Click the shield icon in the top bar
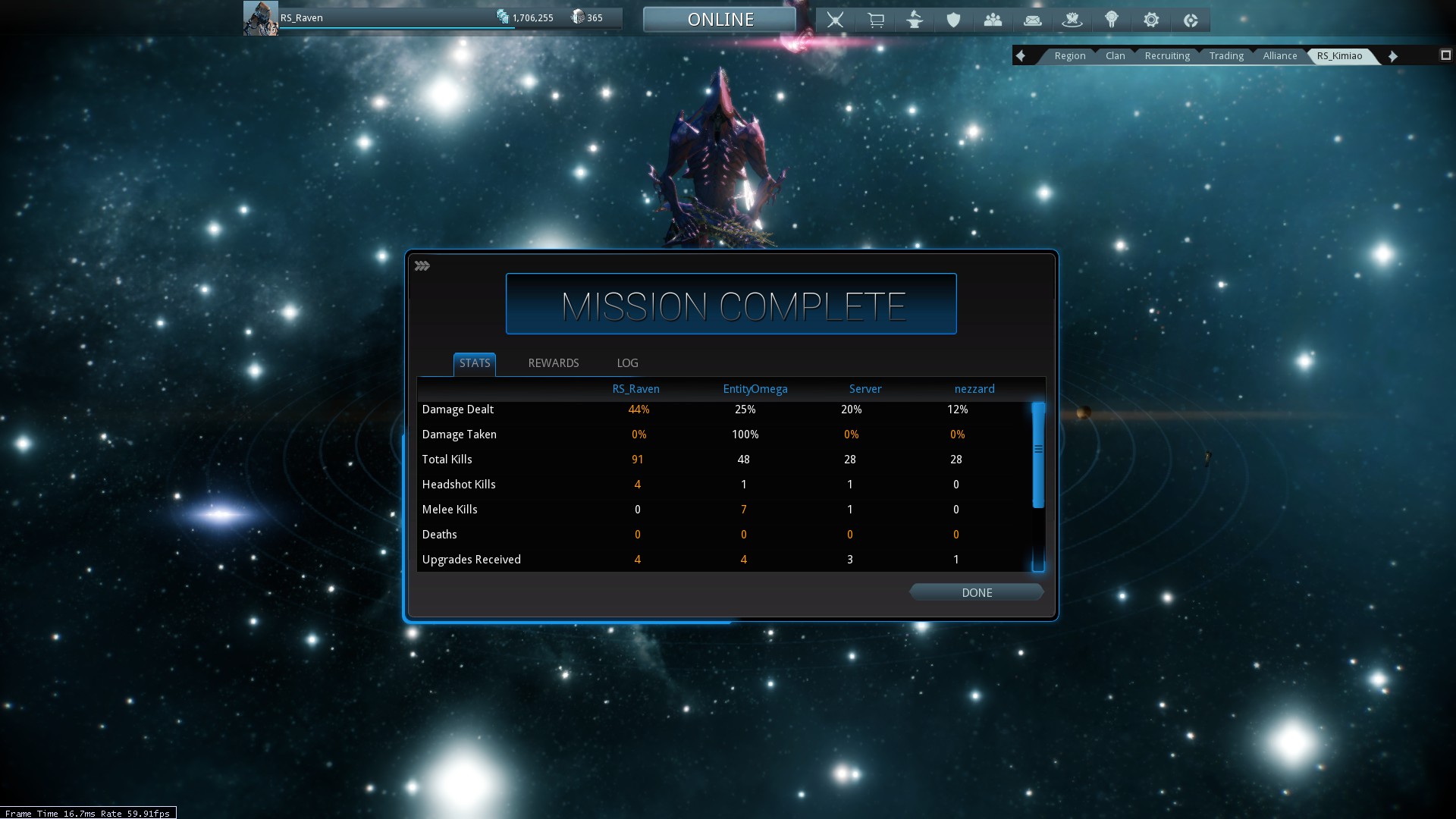Image resolution: width=1456 pixels, height=819 pixels. pos(953,20)
